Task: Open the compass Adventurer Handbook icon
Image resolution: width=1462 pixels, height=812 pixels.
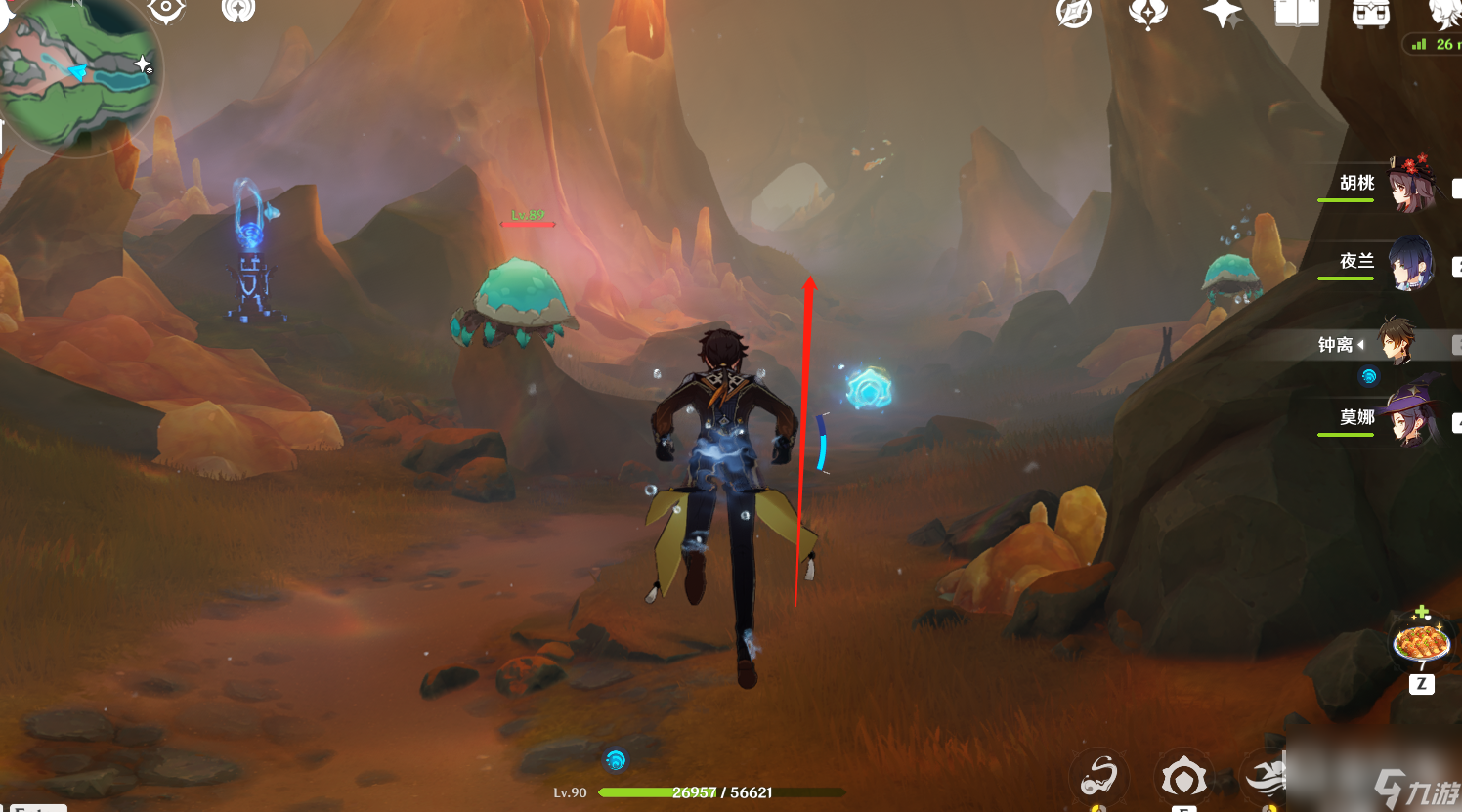Action: (1073, 13)
